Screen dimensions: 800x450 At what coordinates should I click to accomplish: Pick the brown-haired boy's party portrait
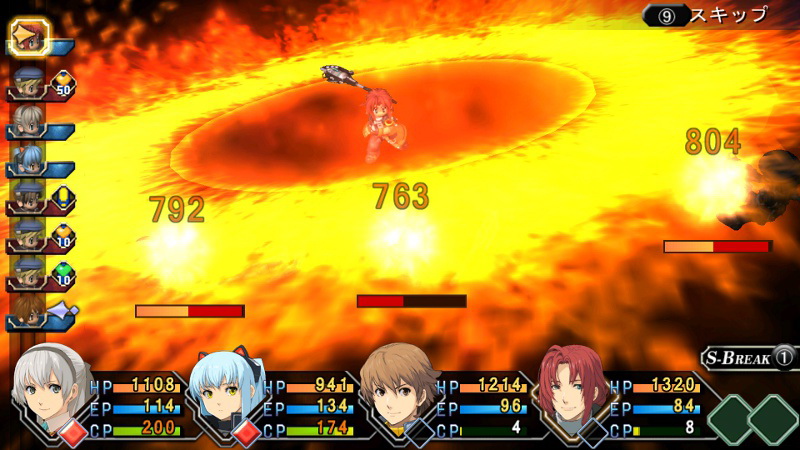[399, 385]
